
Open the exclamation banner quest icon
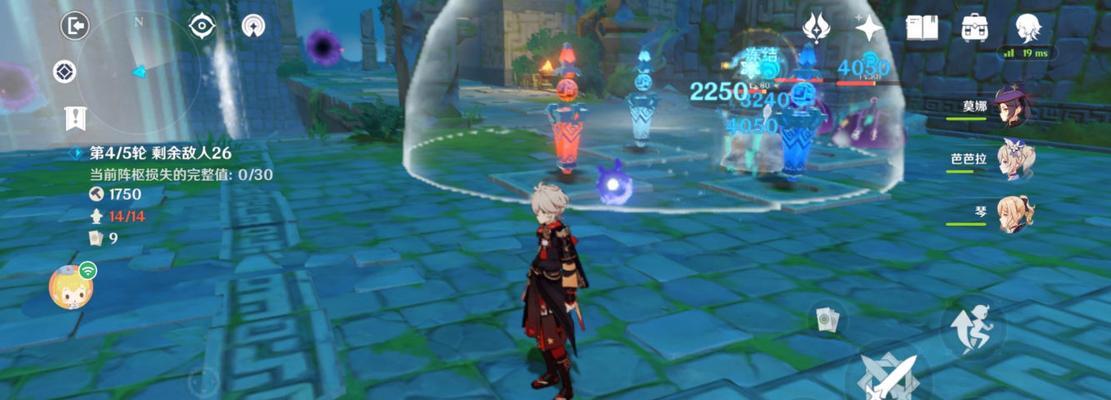pos(75,117)
